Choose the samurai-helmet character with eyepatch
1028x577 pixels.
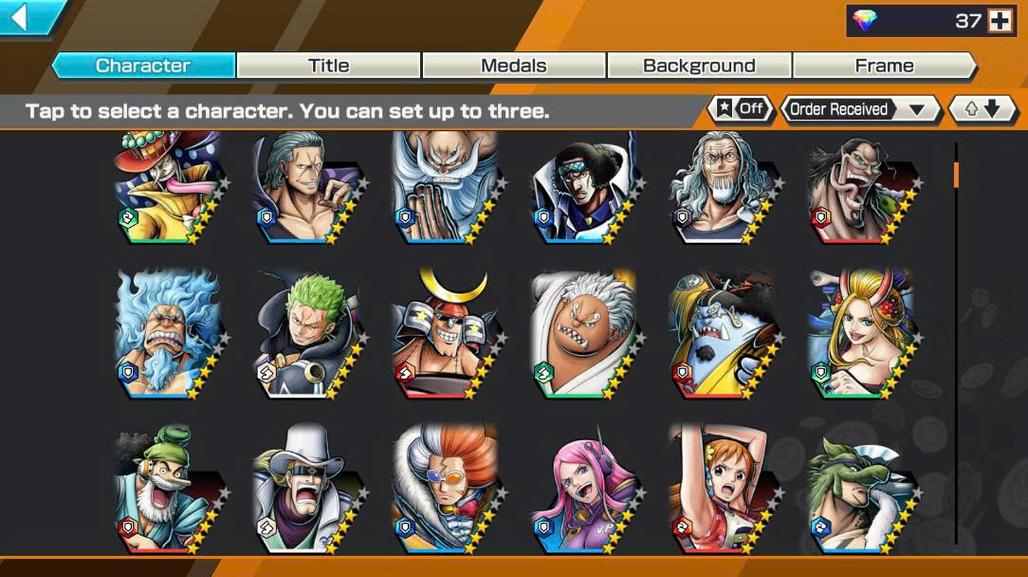point(444,335)
